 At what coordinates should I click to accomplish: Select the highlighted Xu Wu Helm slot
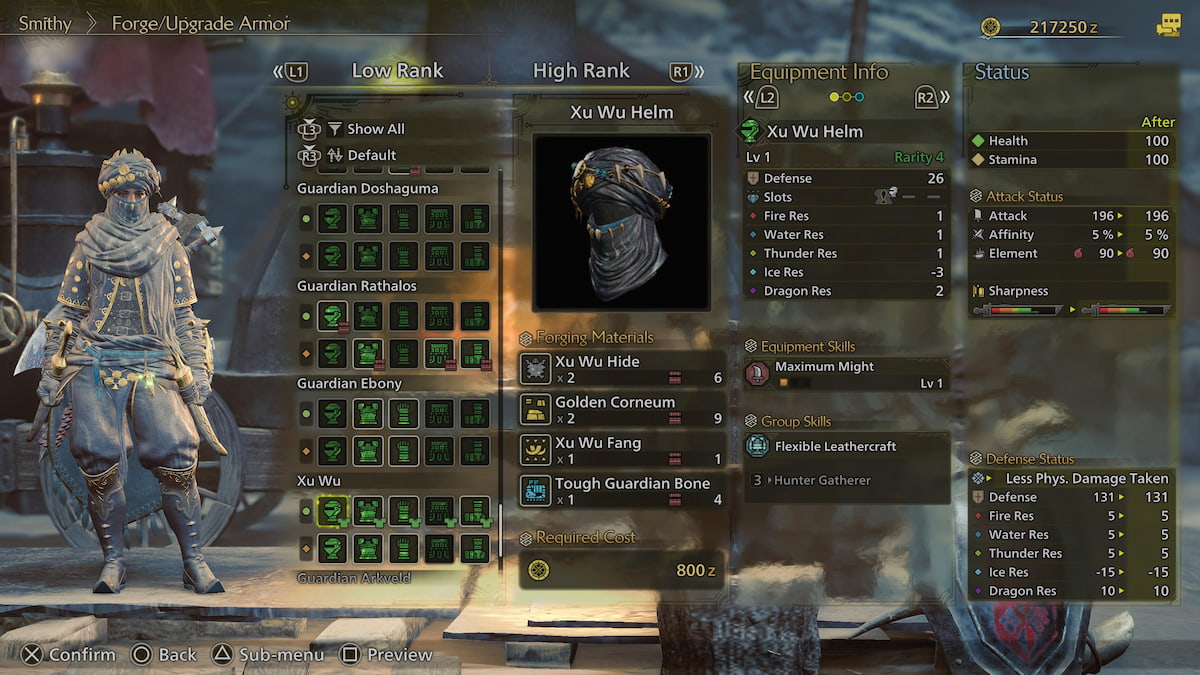tap(332, 512)
